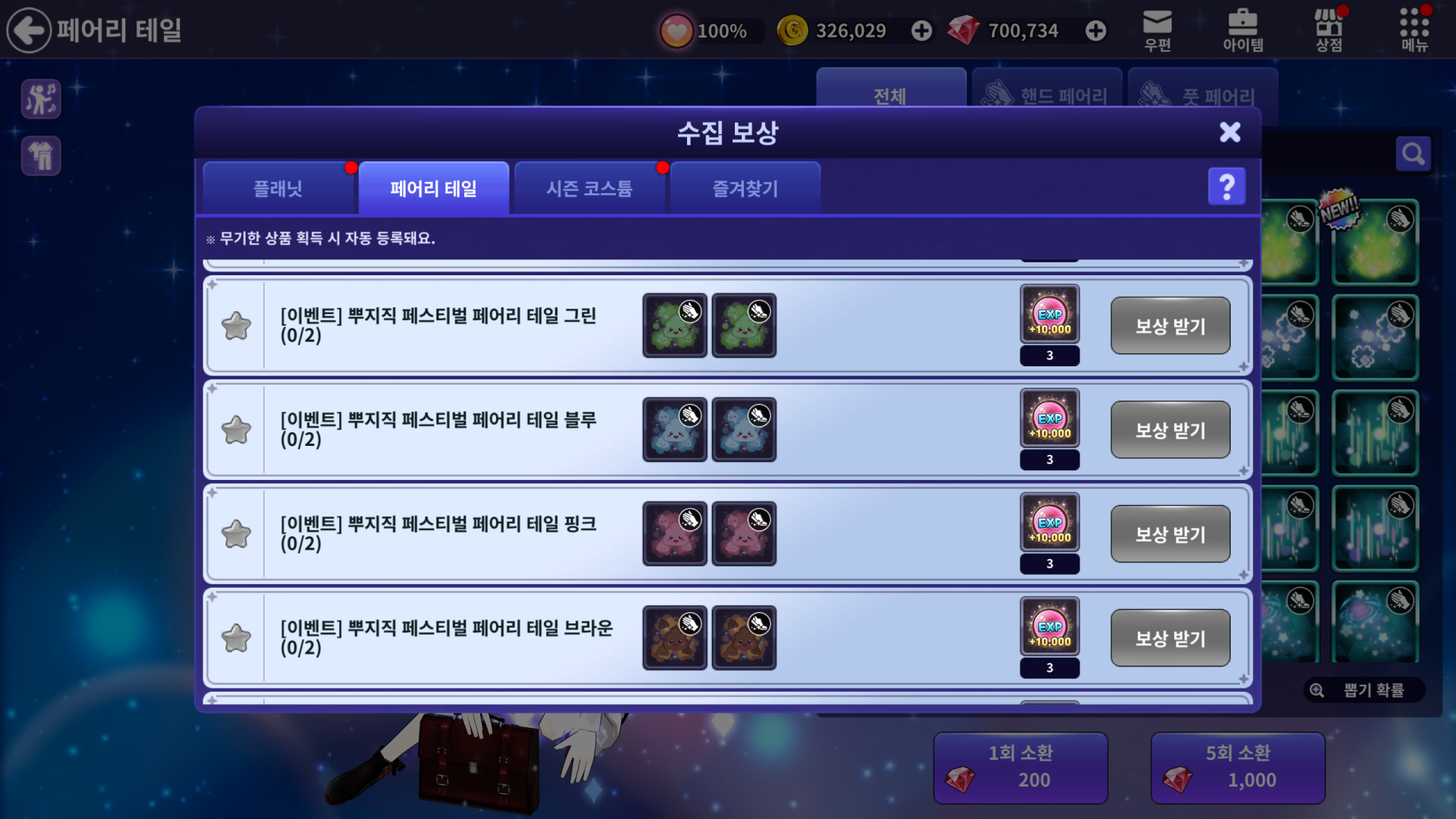
Task: Claim reward for 페어리 테일 핑크 set
Action: pos(1169,534)
